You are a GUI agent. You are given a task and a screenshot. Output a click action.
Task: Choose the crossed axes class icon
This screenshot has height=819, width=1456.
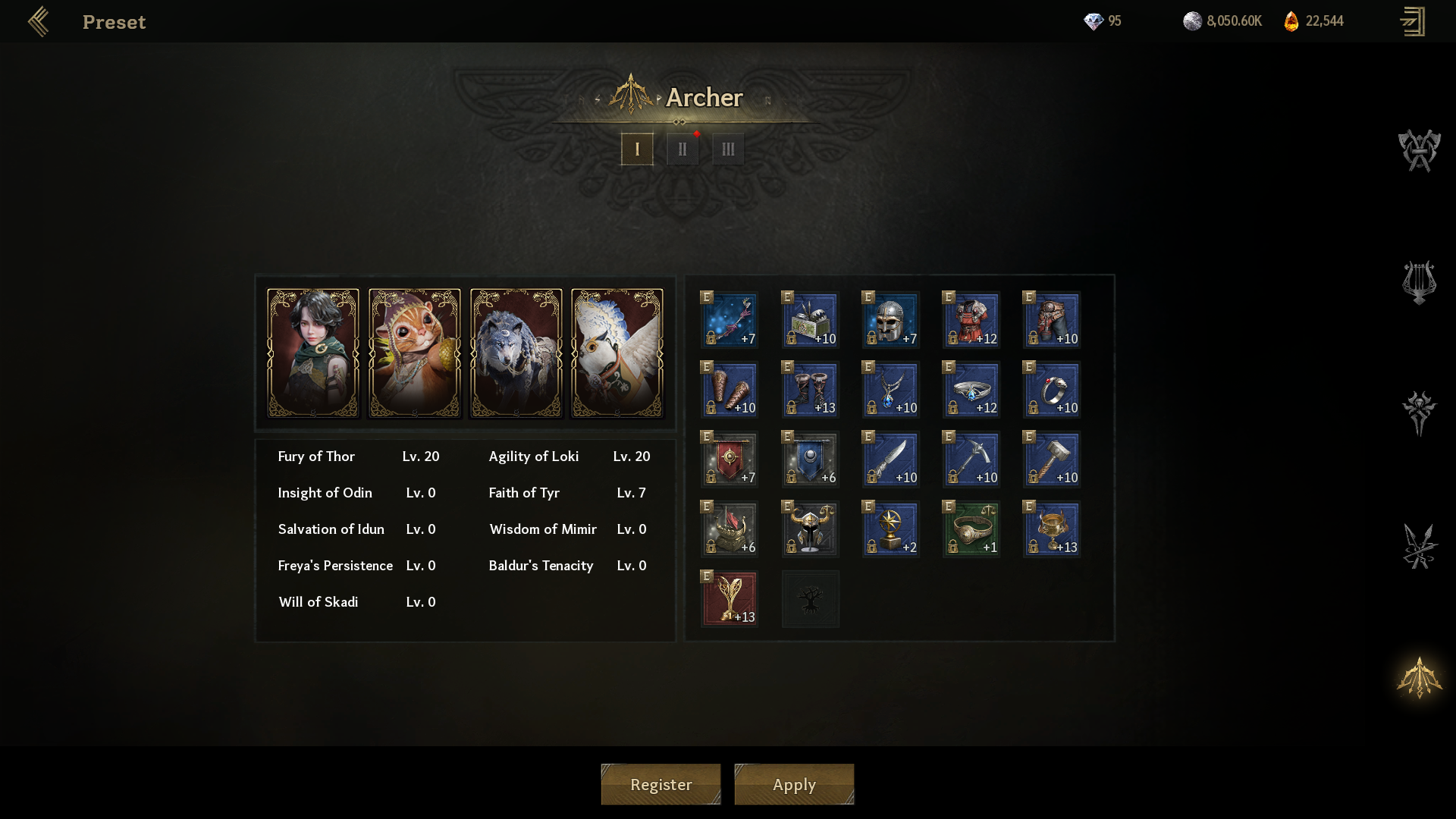pos(1419,150)
